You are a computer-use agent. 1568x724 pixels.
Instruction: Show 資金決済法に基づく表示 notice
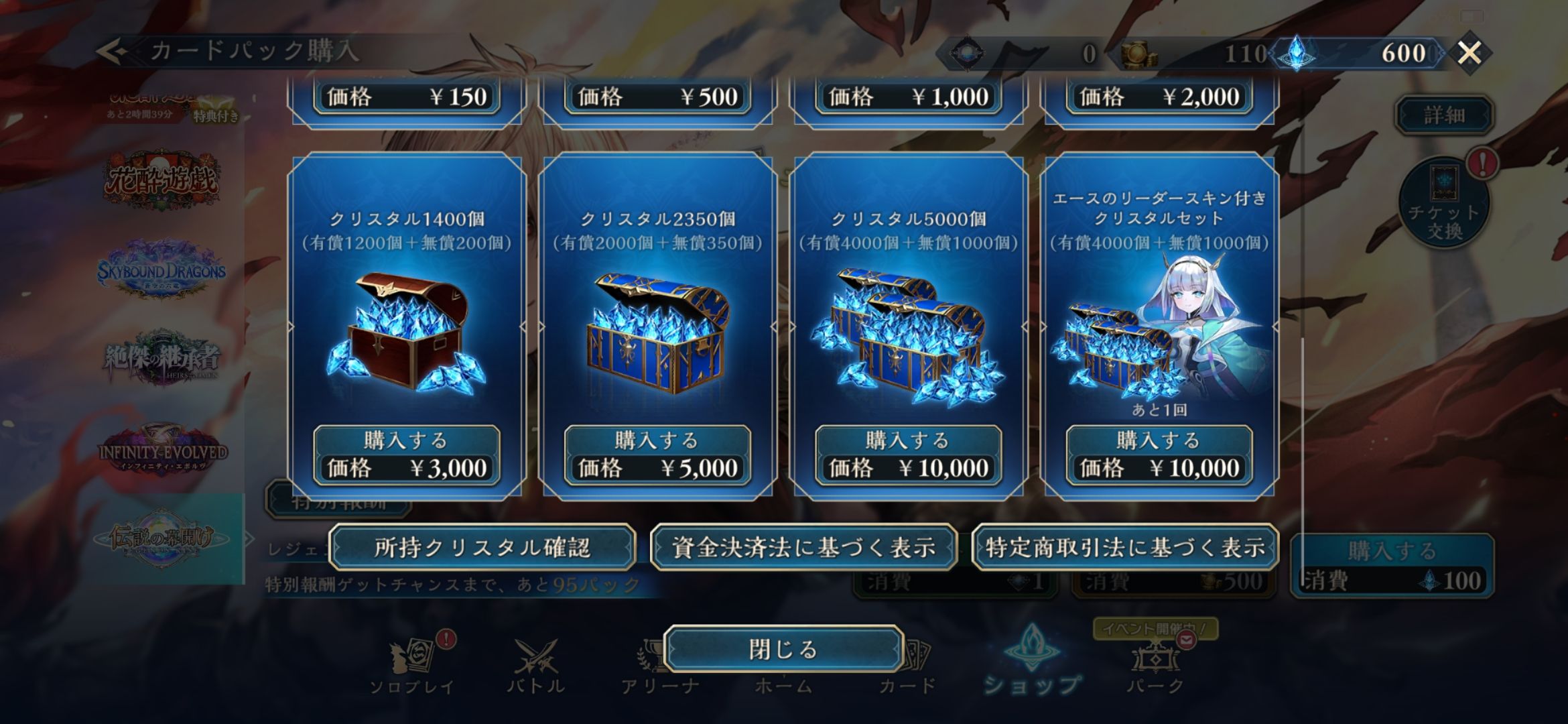803,548
